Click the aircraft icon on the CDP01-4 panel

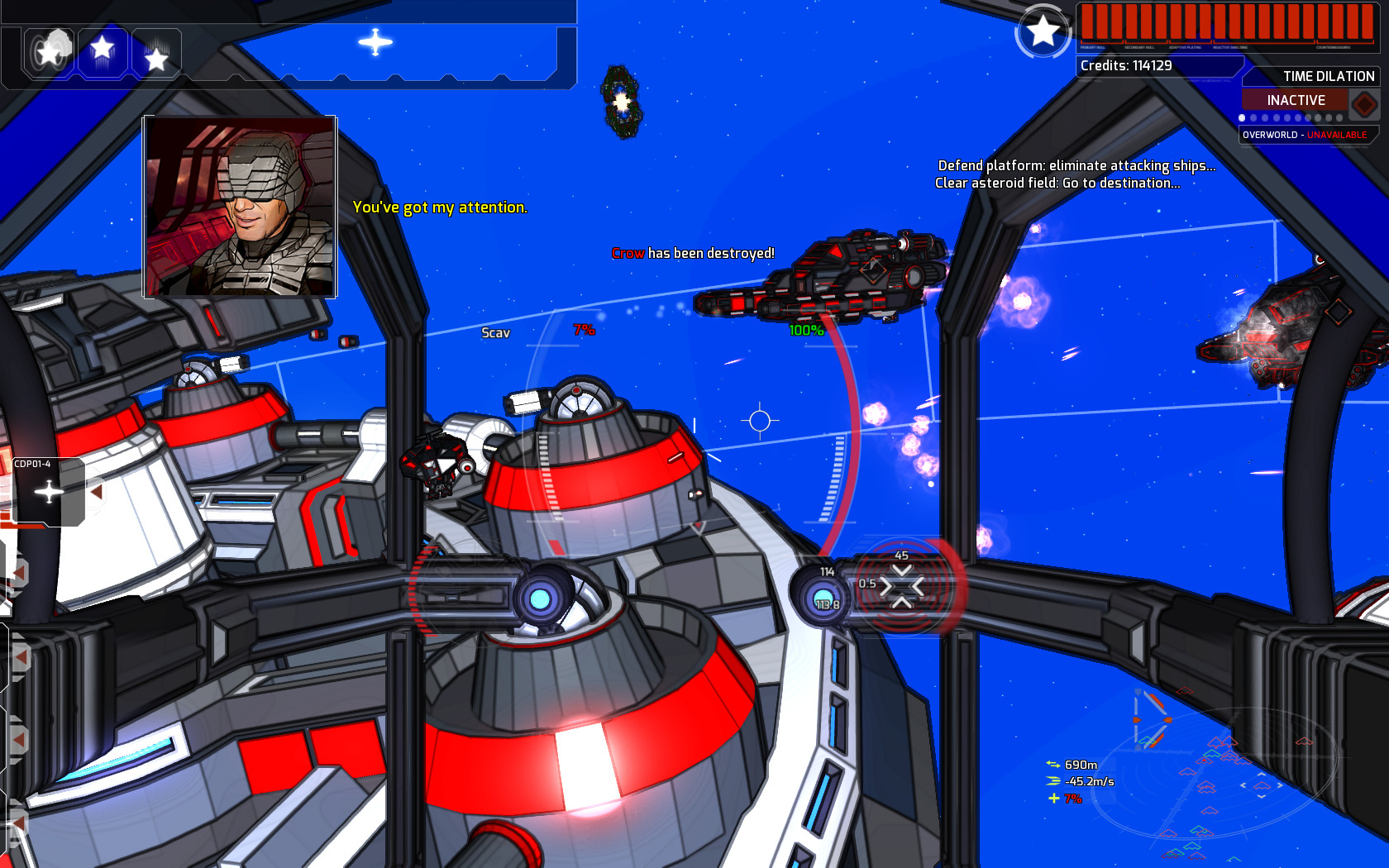(48, 490)
